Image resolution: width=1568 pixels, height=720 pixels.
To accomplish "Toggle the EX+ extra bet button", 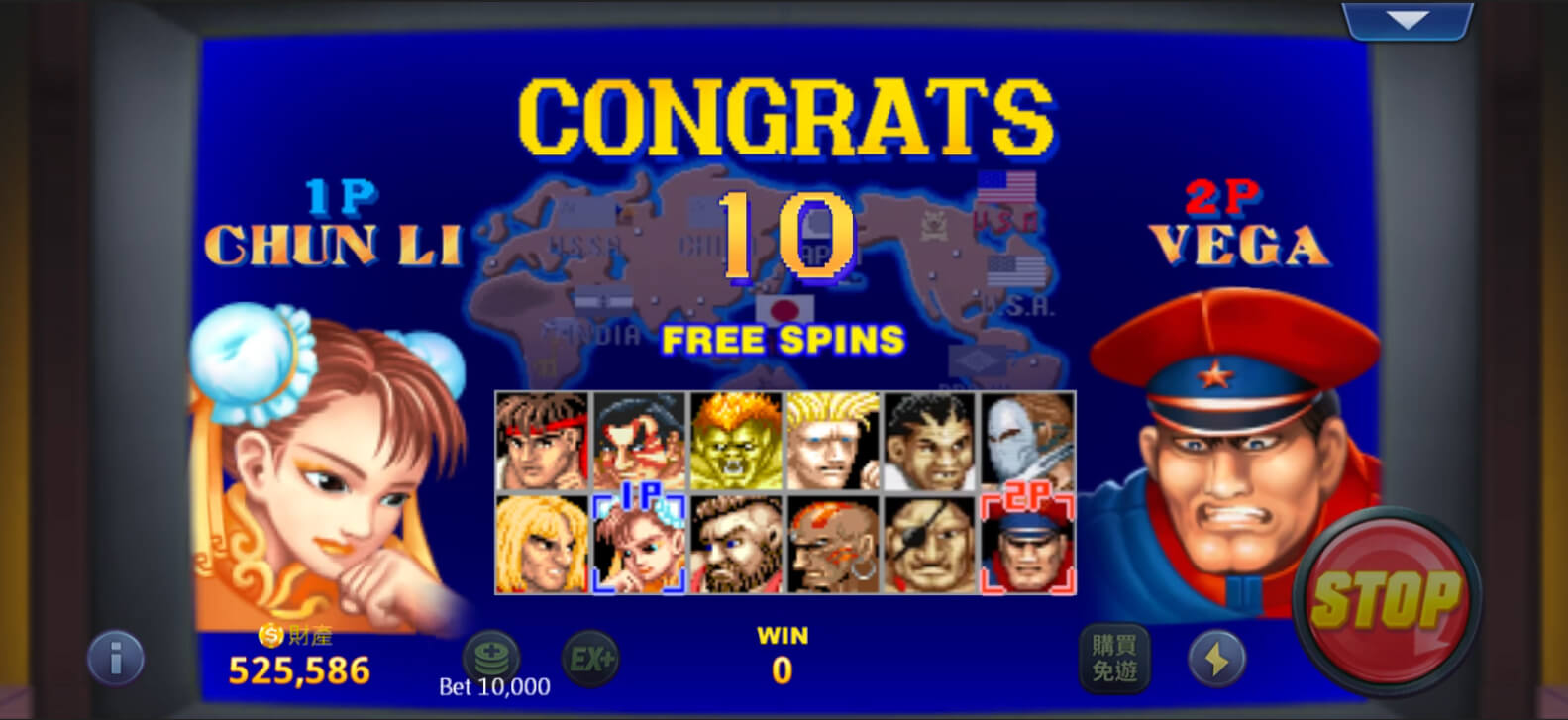I will pos(590,658).
